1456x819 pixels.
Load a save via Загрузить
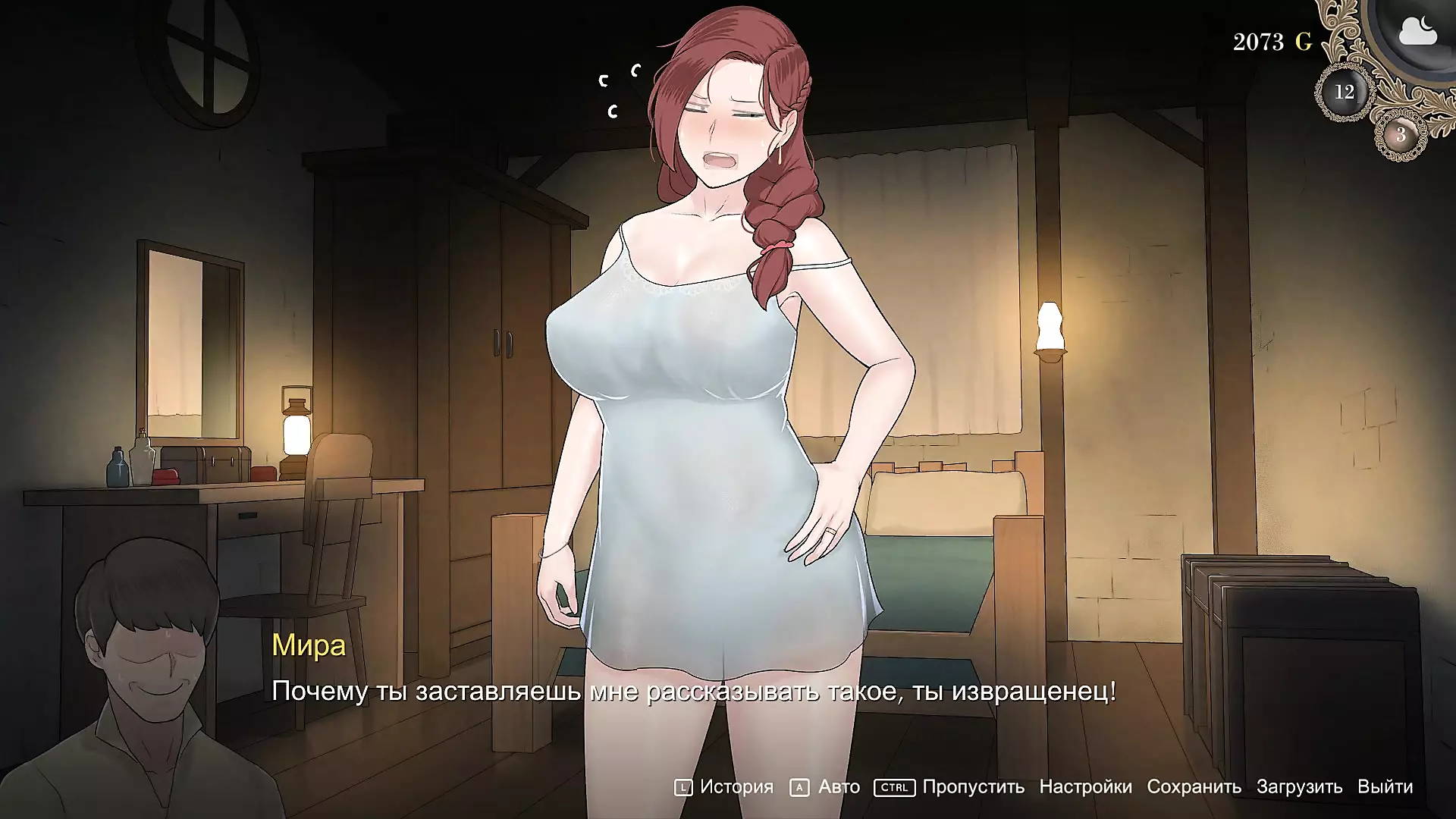1299,787
